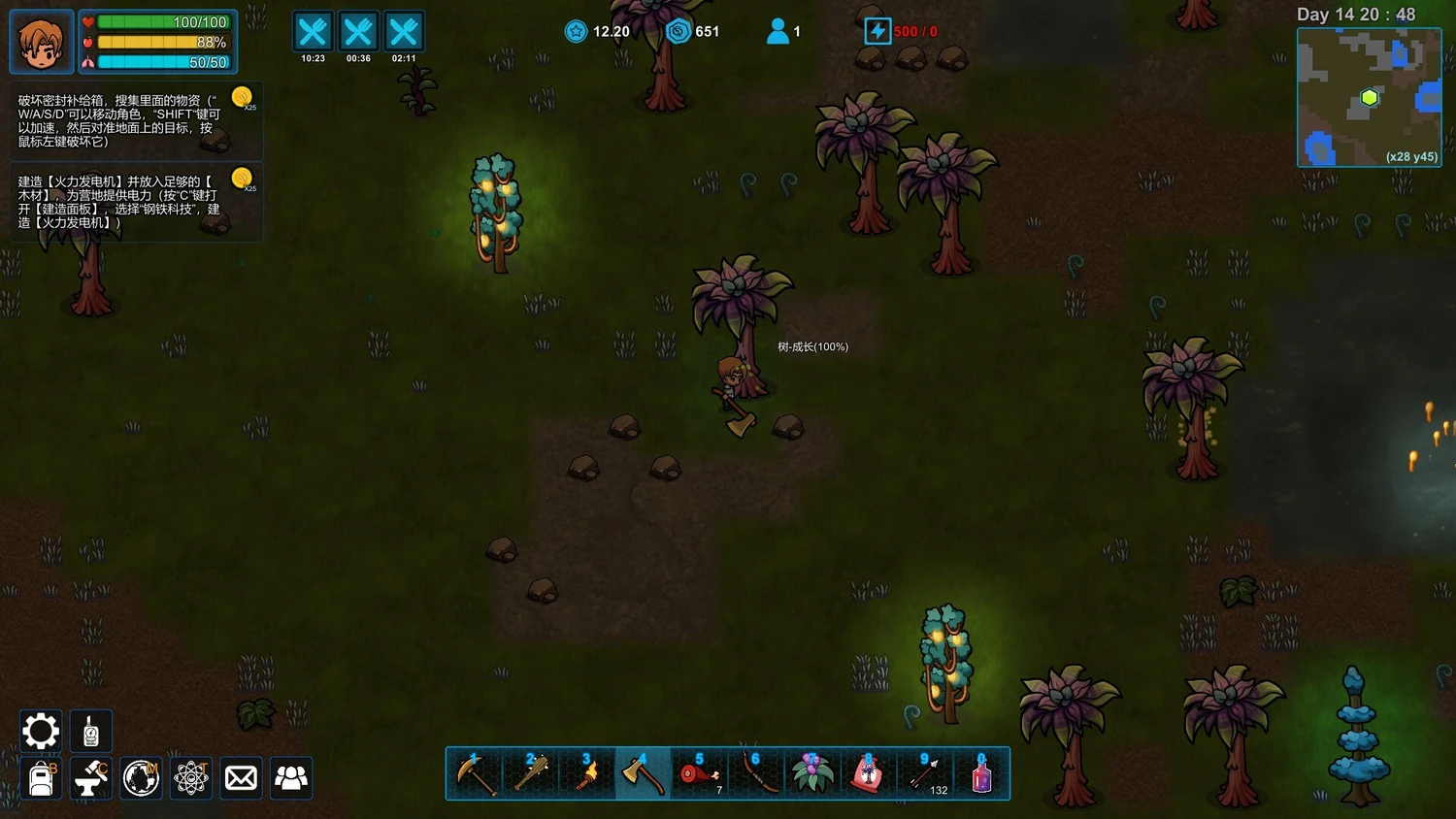Open the backpack inventory

coord(41,778)
